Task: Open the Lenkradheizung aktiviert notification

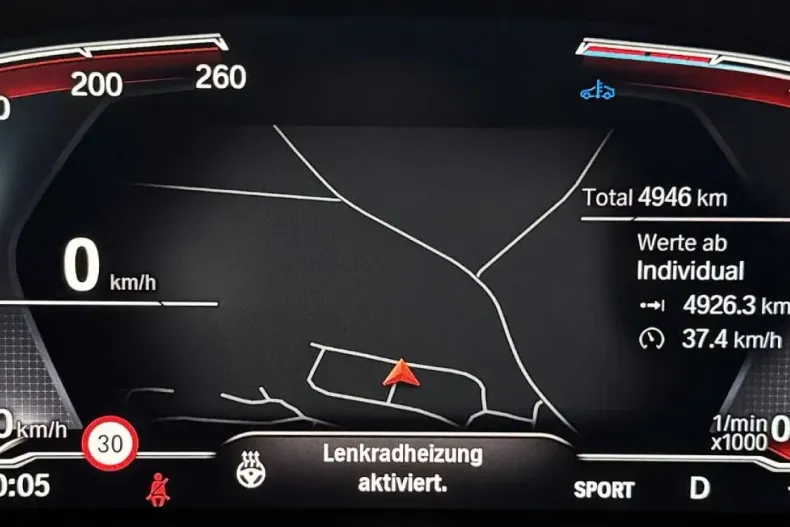Action: coord(402,468)
